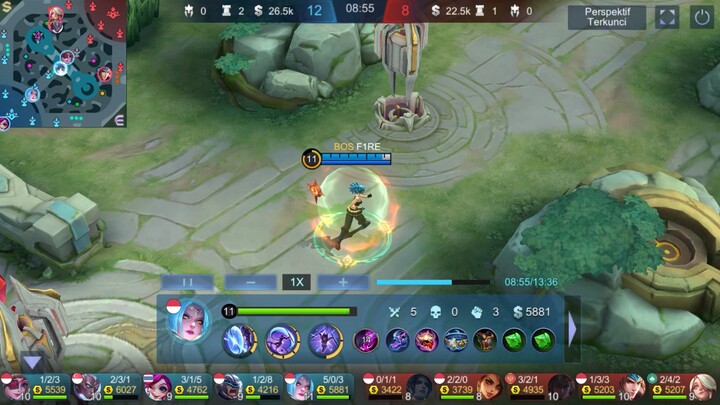Expand the hero panel with the right arrow

coord(573,328)
